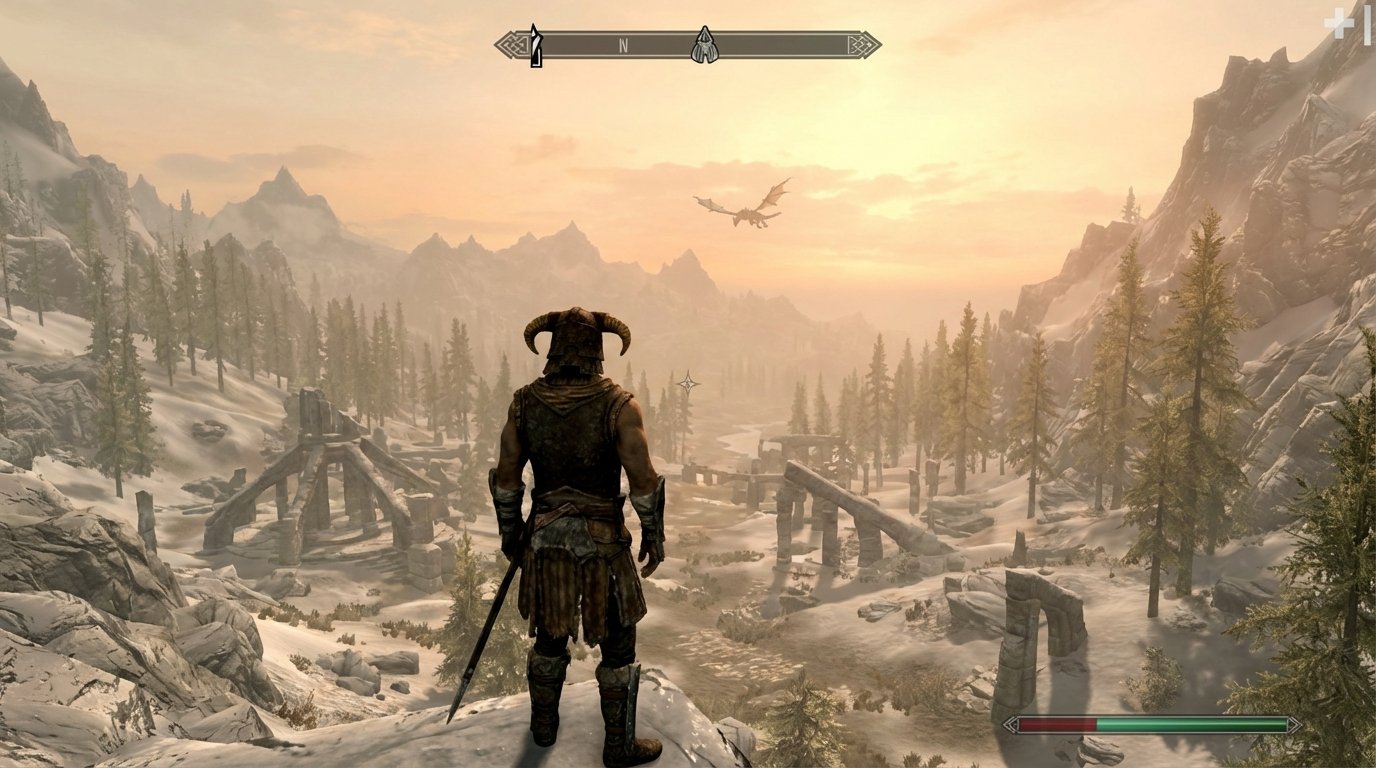1376x768 pixels.
Task: Click the N cardinal marker on the compass
Action: tap(625, 43)
